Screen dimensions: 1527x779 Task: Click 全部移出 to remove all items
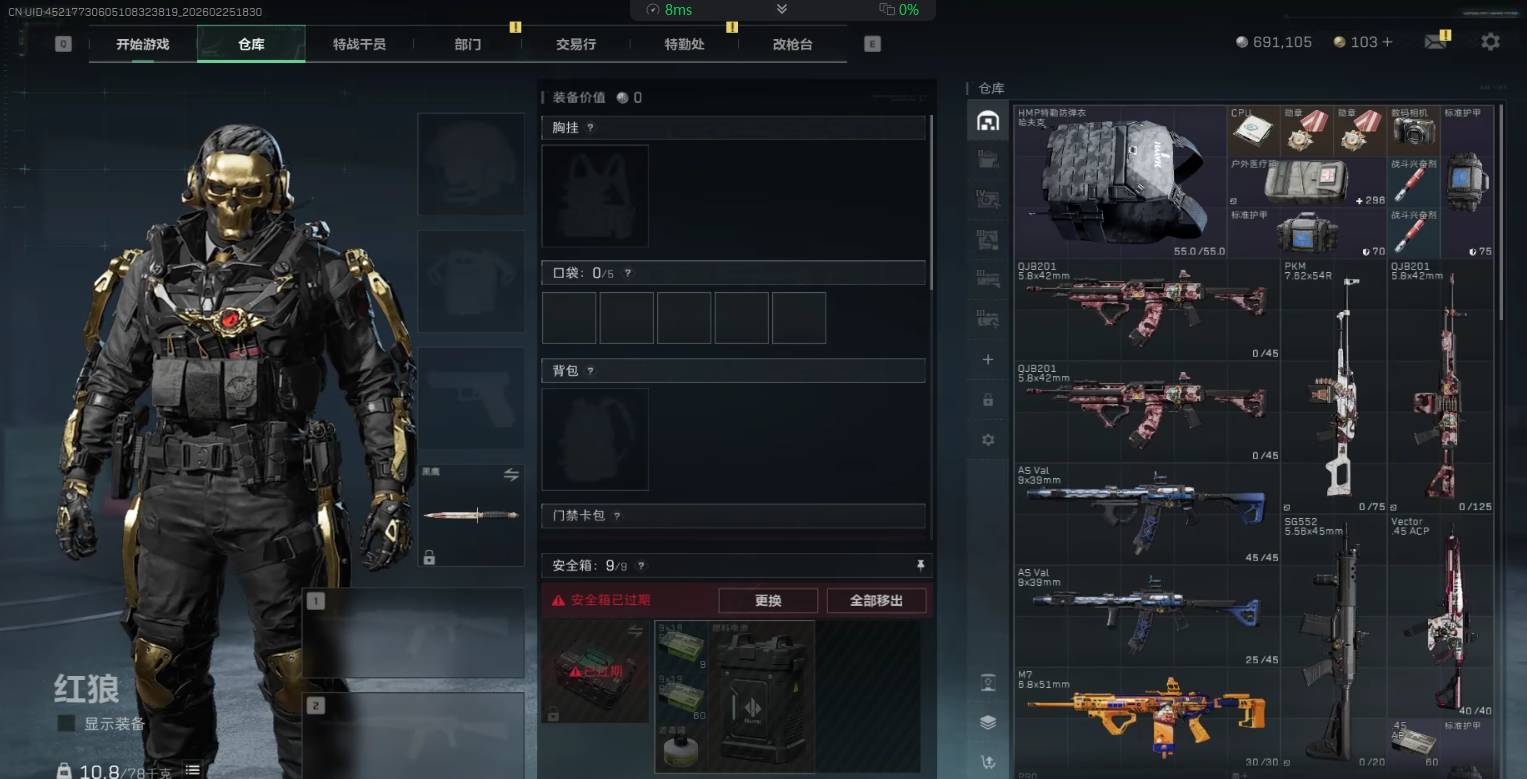pyautogui.click(x=876, y=601)
